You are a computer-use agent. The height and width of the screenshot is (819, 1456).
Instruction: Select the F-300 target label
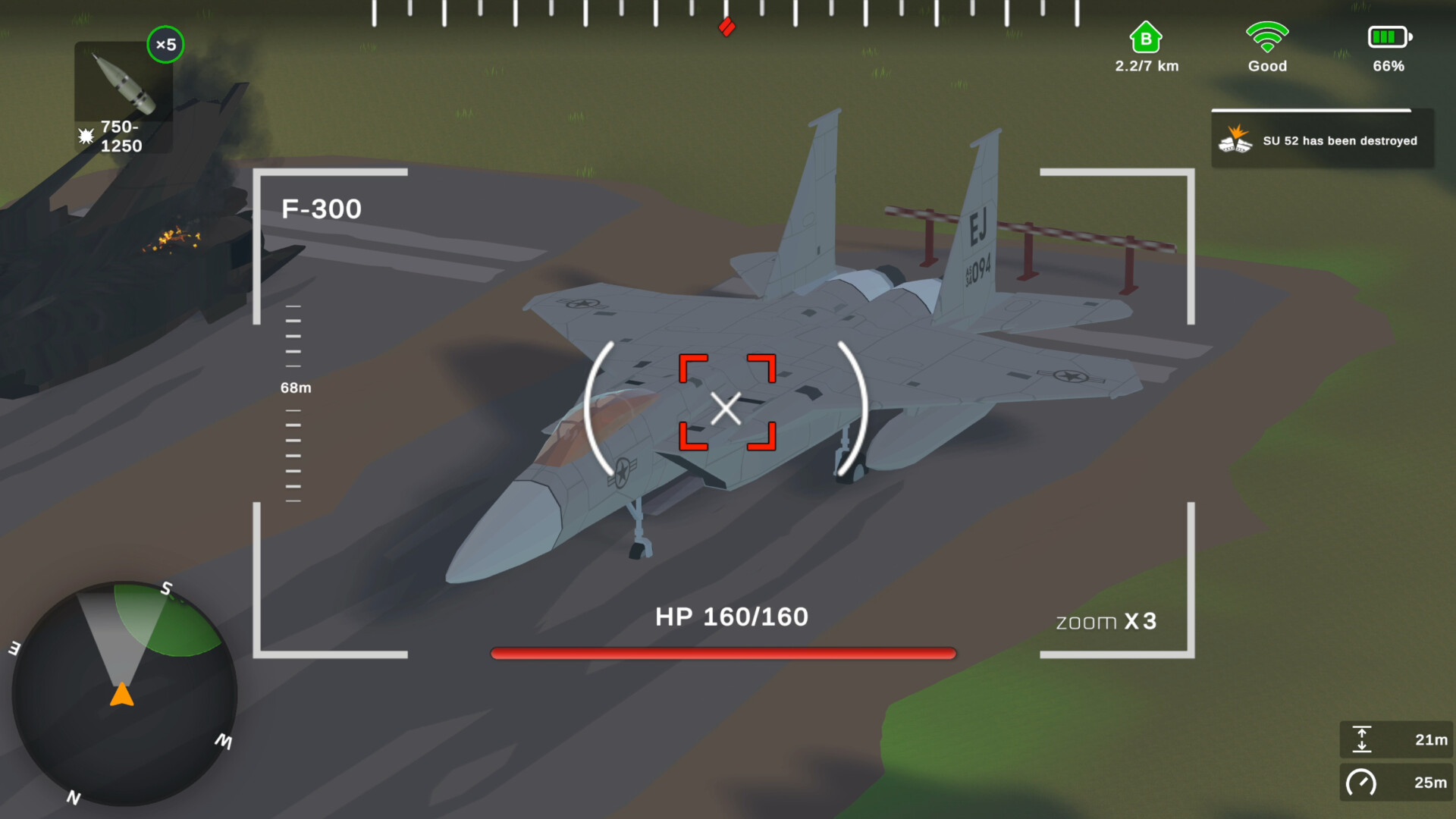point(322,209)
